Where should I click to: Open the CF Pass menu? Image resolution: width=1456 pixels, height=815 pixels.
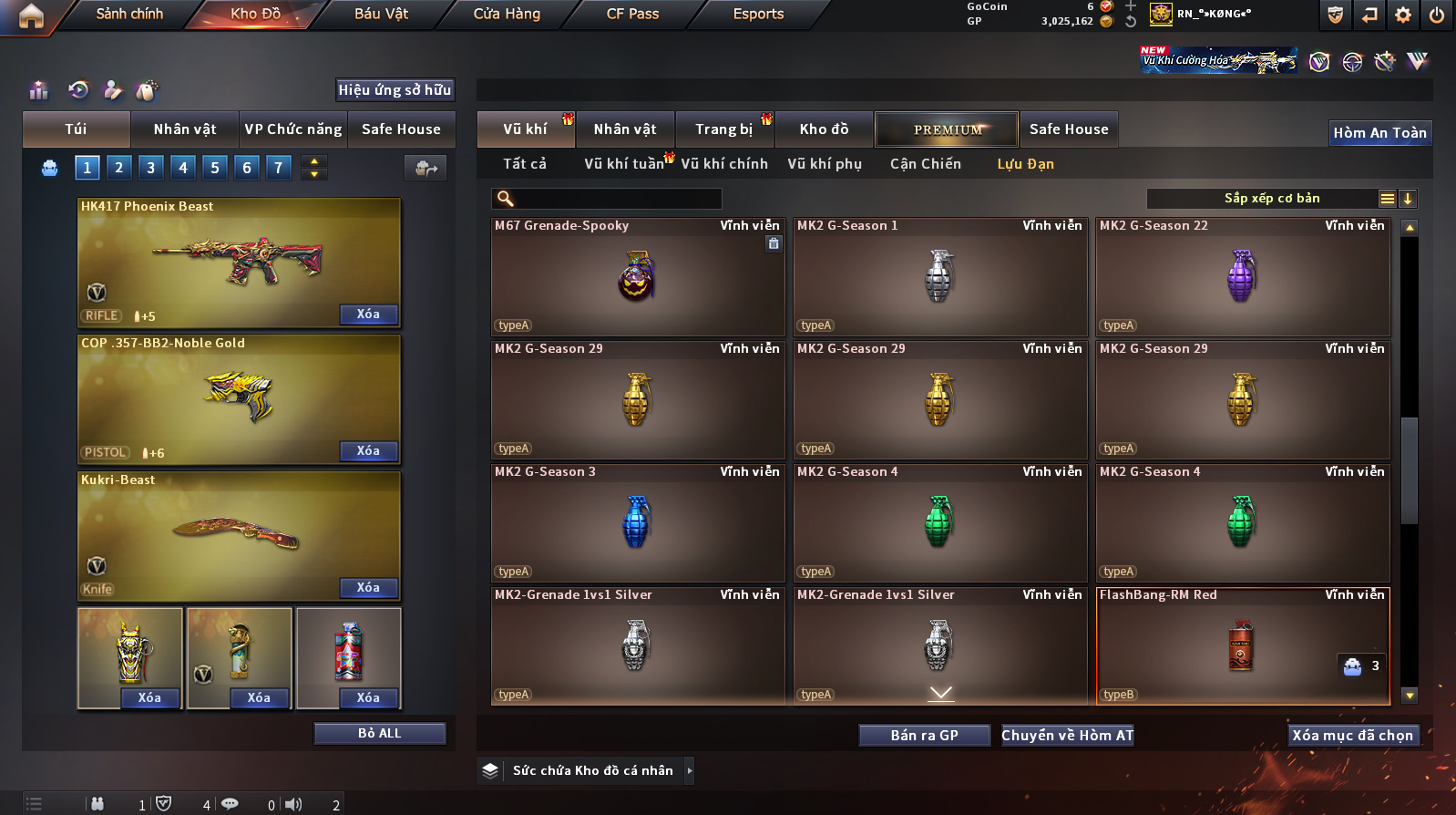pyautogui.click(x=632, y=14)
